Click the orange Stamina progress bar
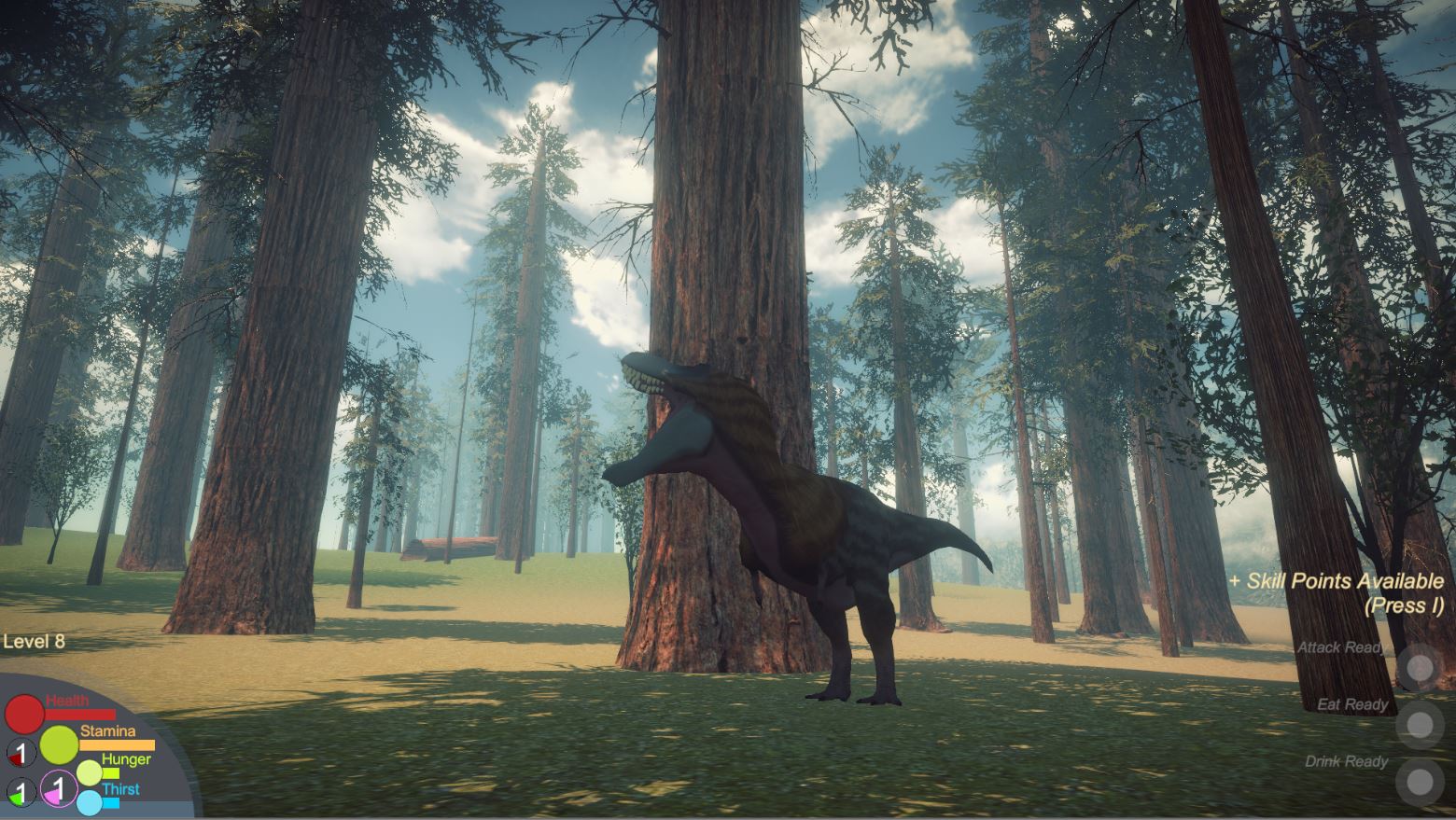Image resolution: width=1456 pixels, height=820 pixels. coord(117,744)
